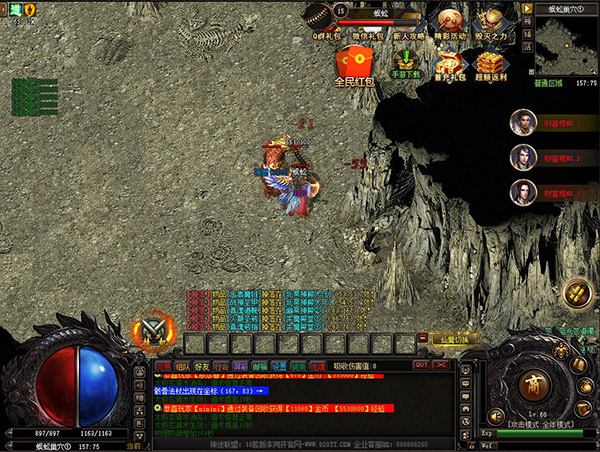
Task: Switch to the 行会 guild chat tab
Action: tap(222, 367)
